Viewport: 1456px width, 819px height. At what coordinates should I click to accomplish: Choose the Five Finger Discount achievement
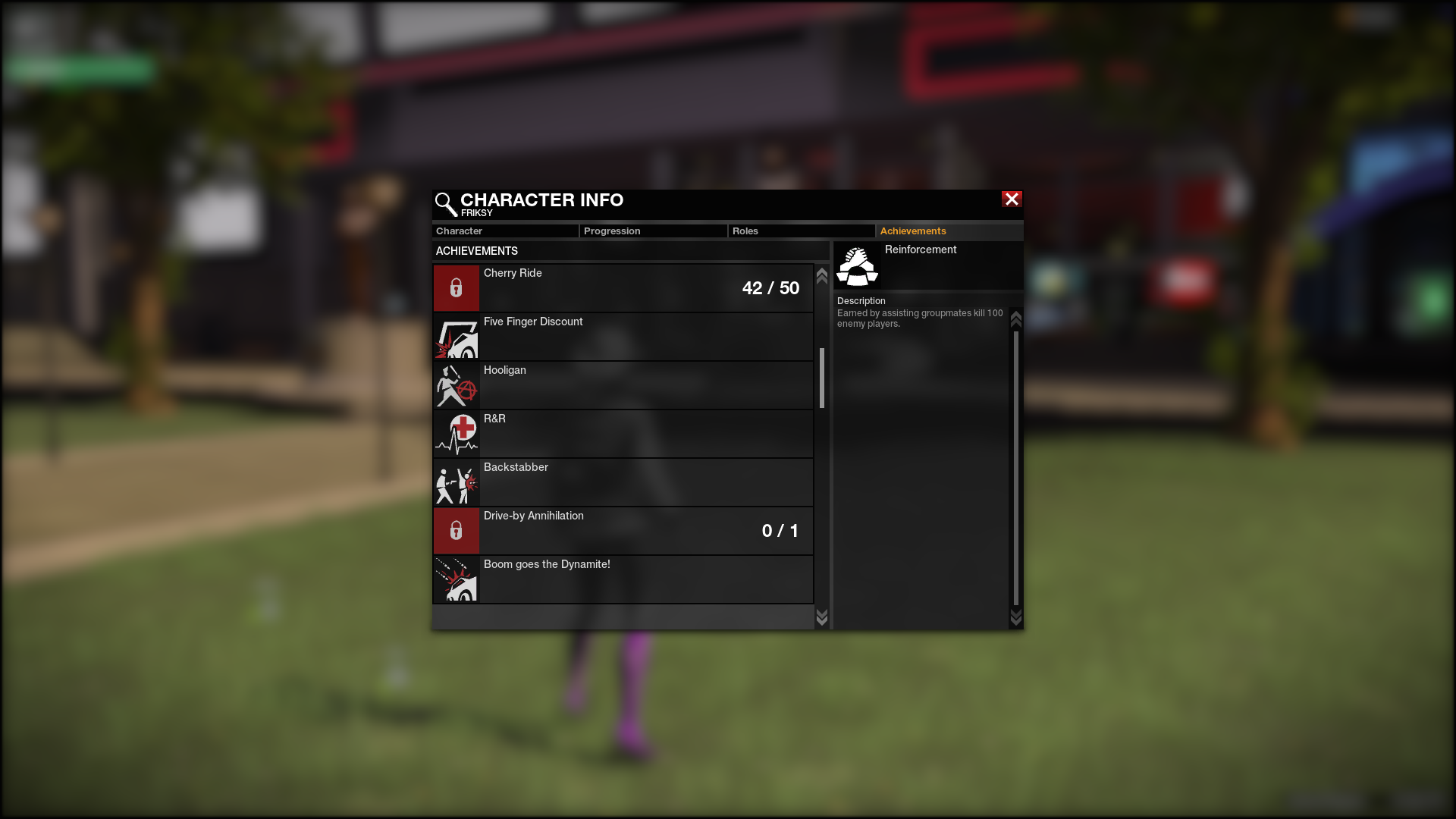pyautogui.click(x=623, y=337)
